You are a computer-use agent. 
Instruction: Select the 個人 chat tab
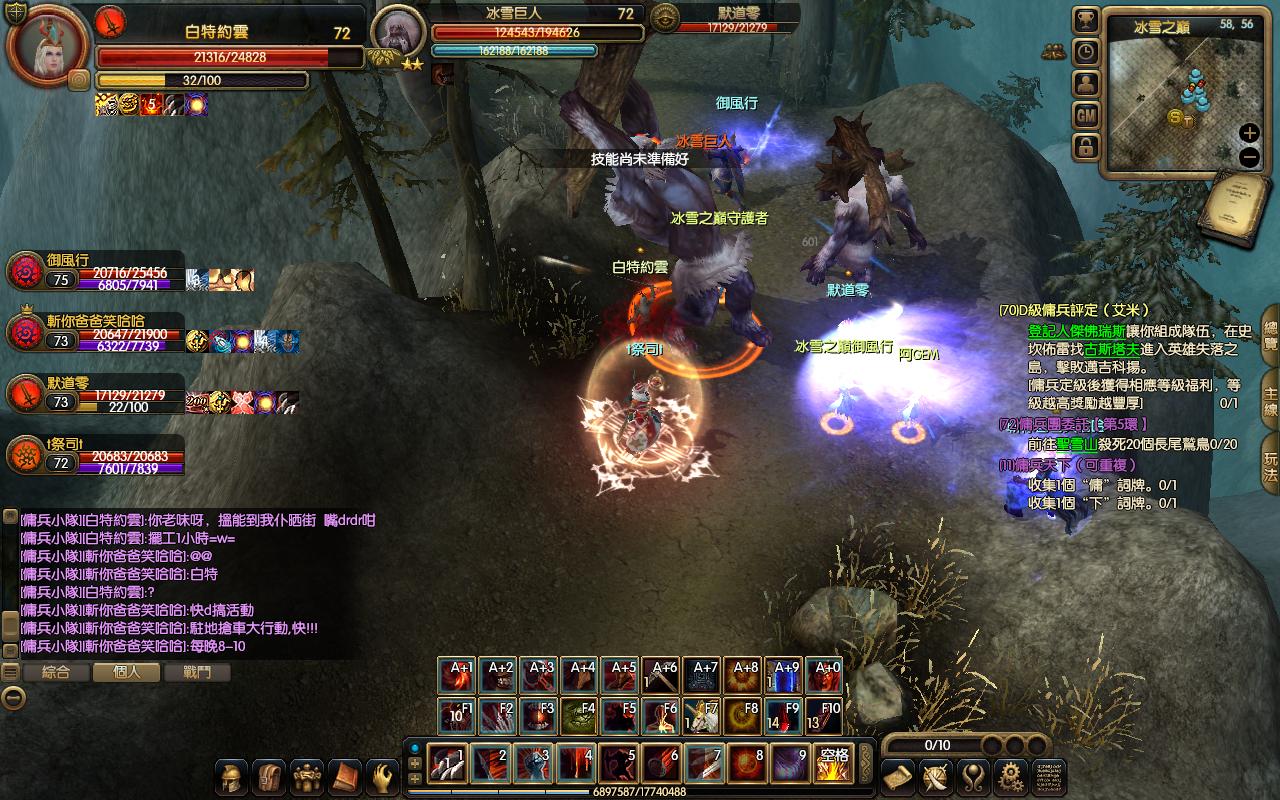127,672
